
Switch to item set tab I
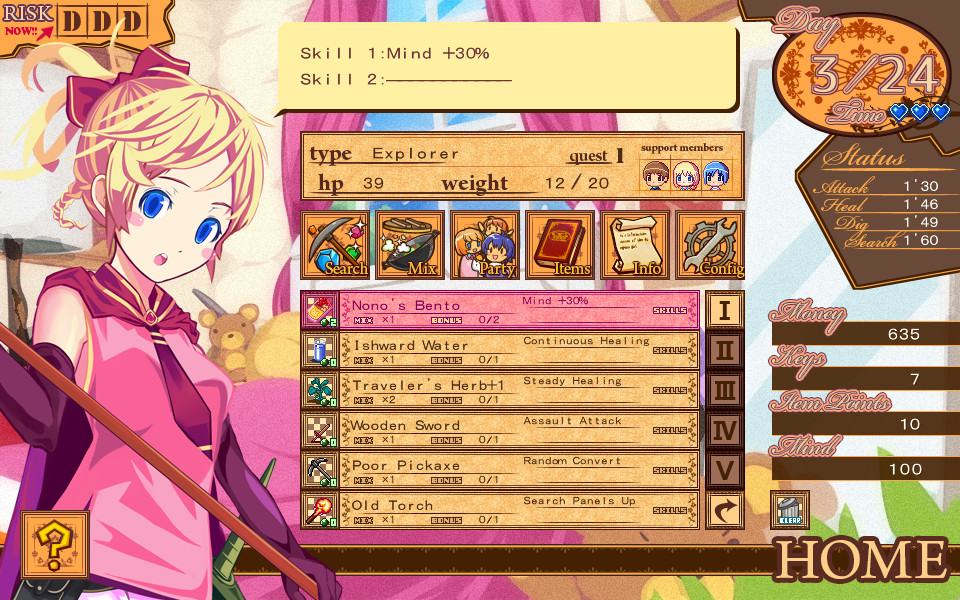[x=725, y=310]
